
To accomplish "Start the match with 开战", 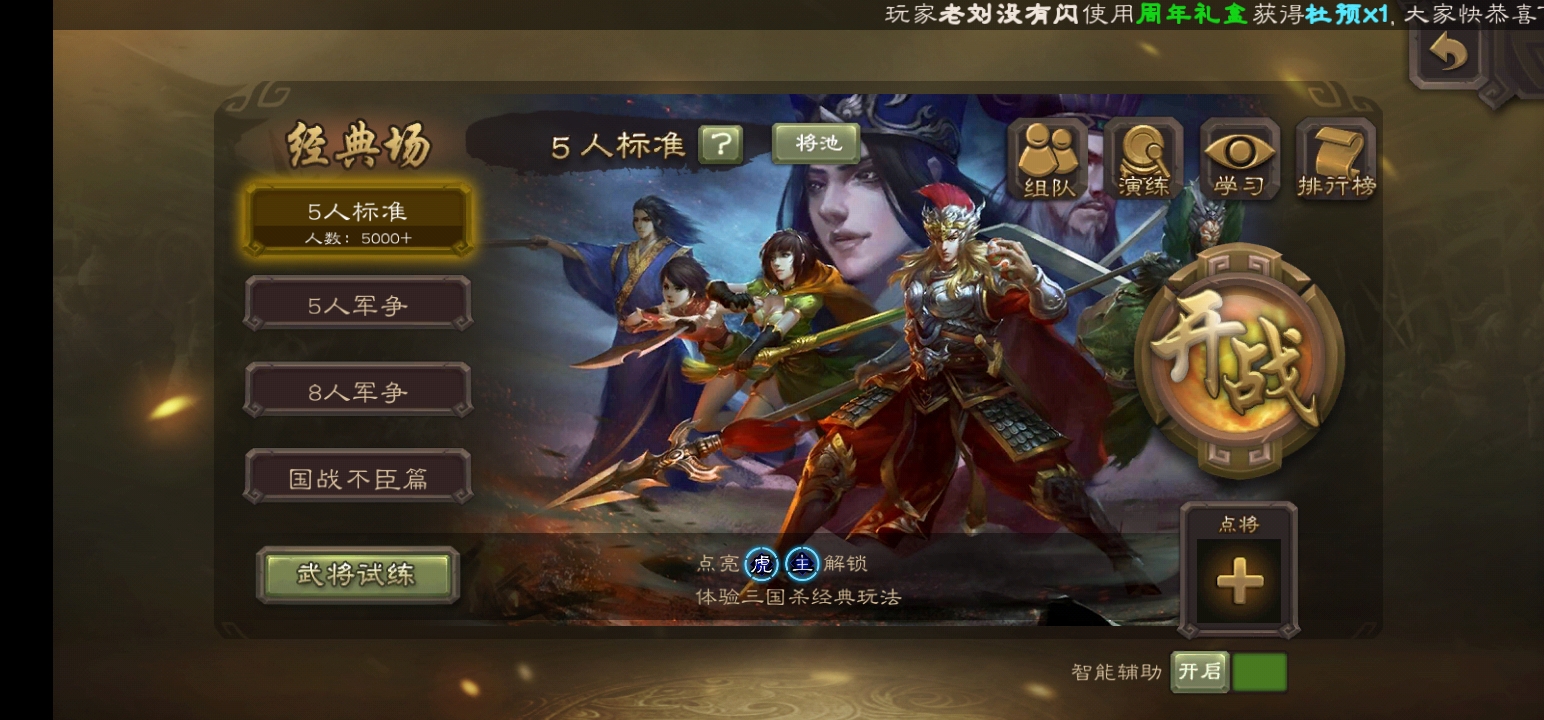I will point(1240,360).
